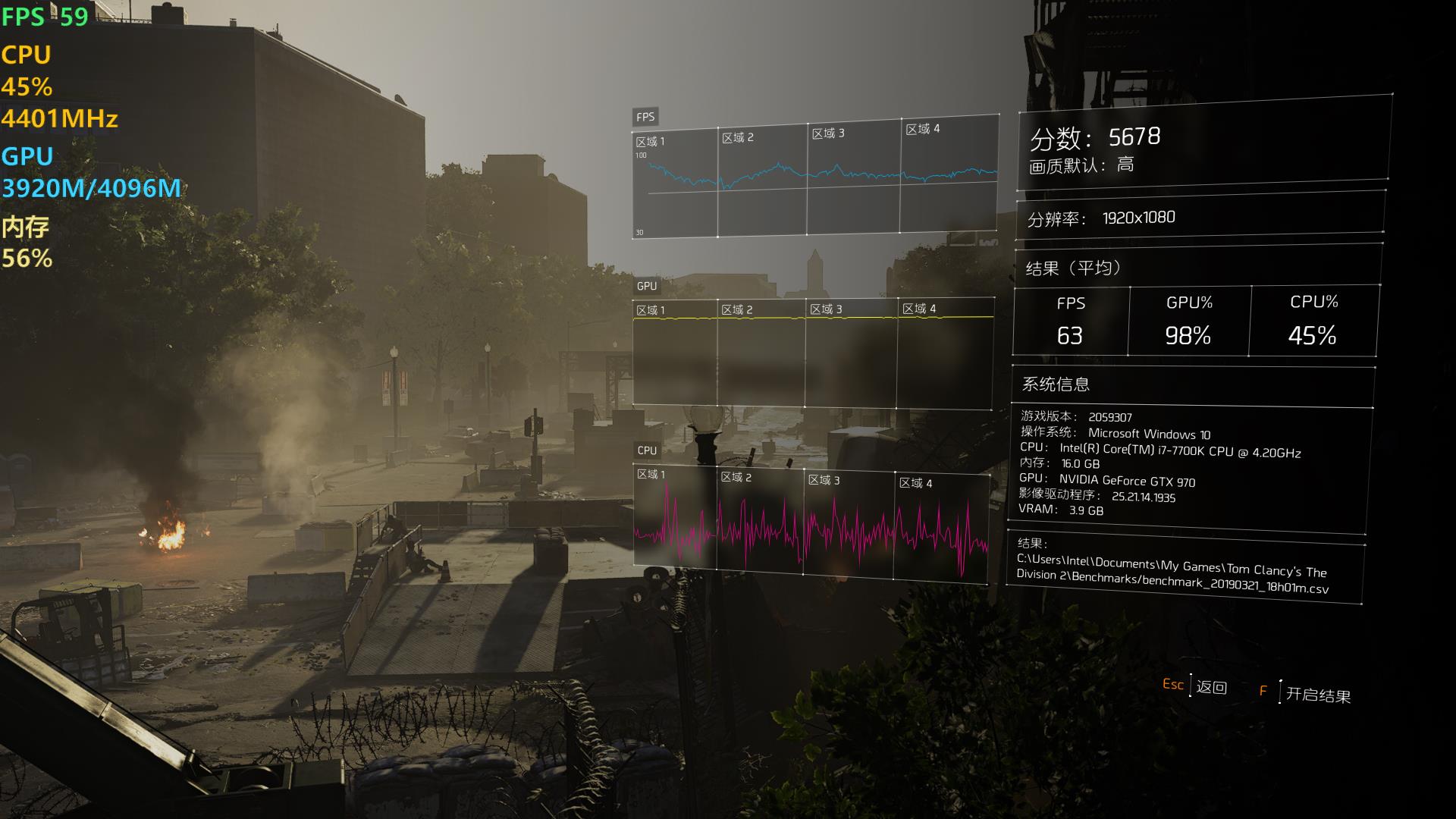Viewport: 1456px width, 819px height.
Task: Click the 返回 (Back) button
Action: [1211, 687]
